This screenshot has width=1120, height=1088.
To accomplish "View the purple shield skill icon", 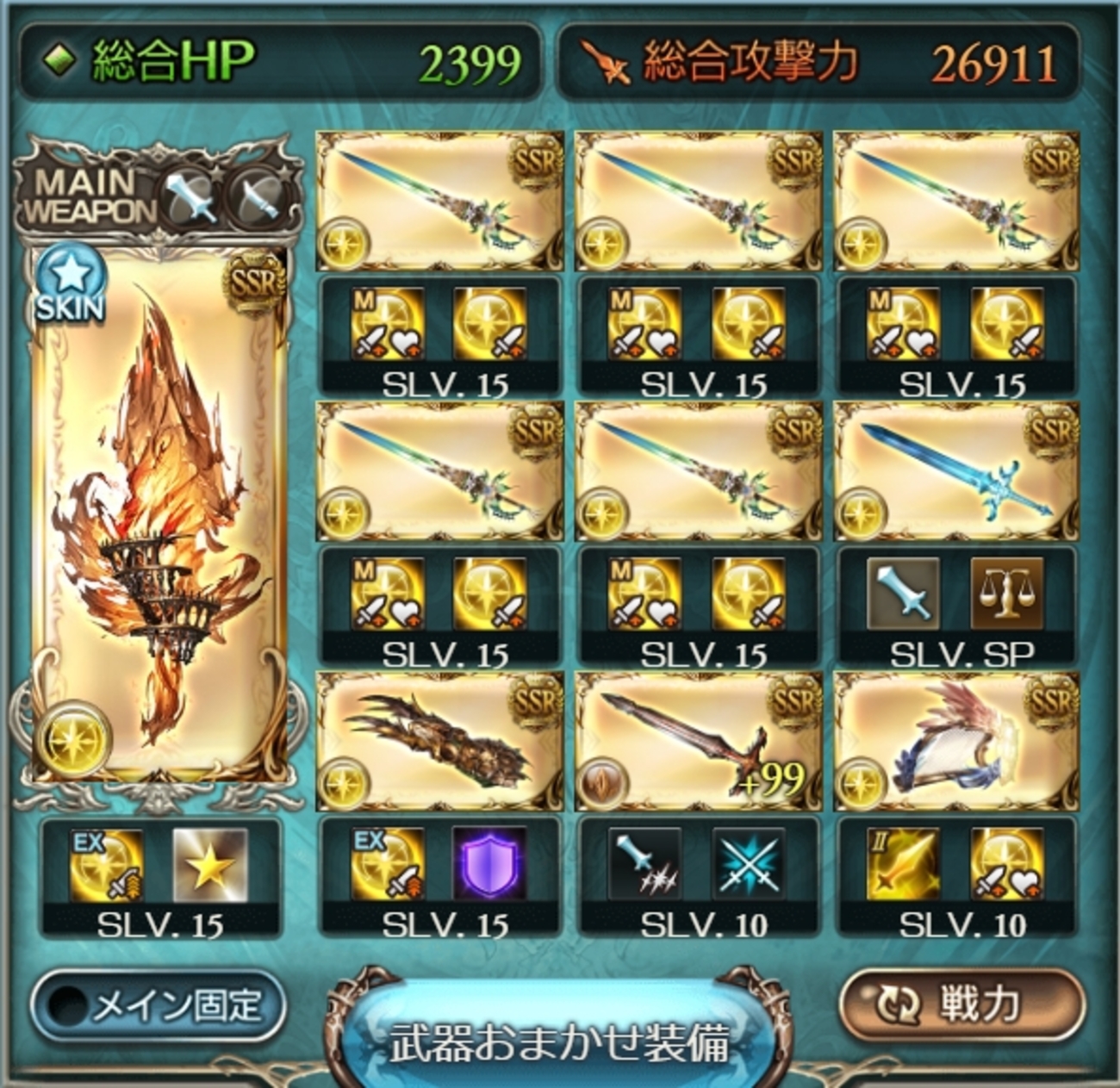I will click(x=489, y=863).
